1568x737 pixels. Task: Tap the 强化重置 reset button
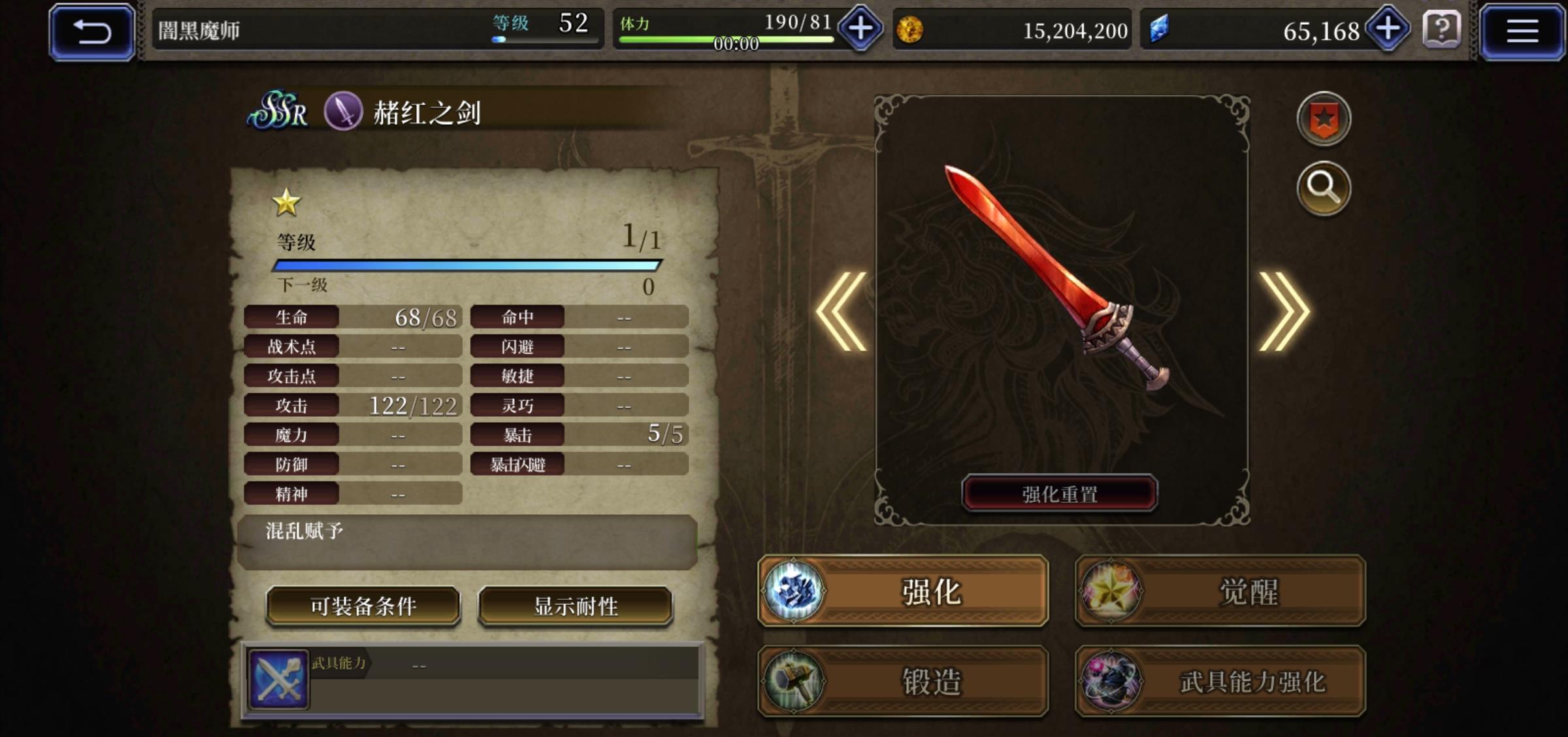[x=1059, y=493]
